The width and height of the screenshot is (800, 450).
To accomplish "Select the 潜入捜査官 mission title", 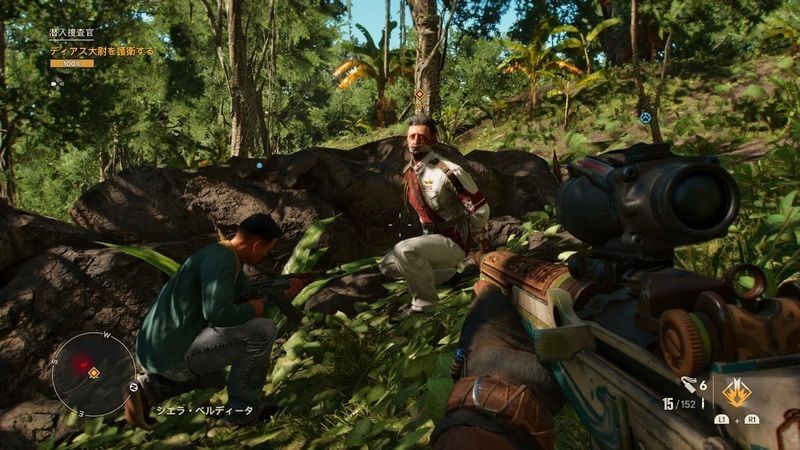I will click(x=71, y=33).
